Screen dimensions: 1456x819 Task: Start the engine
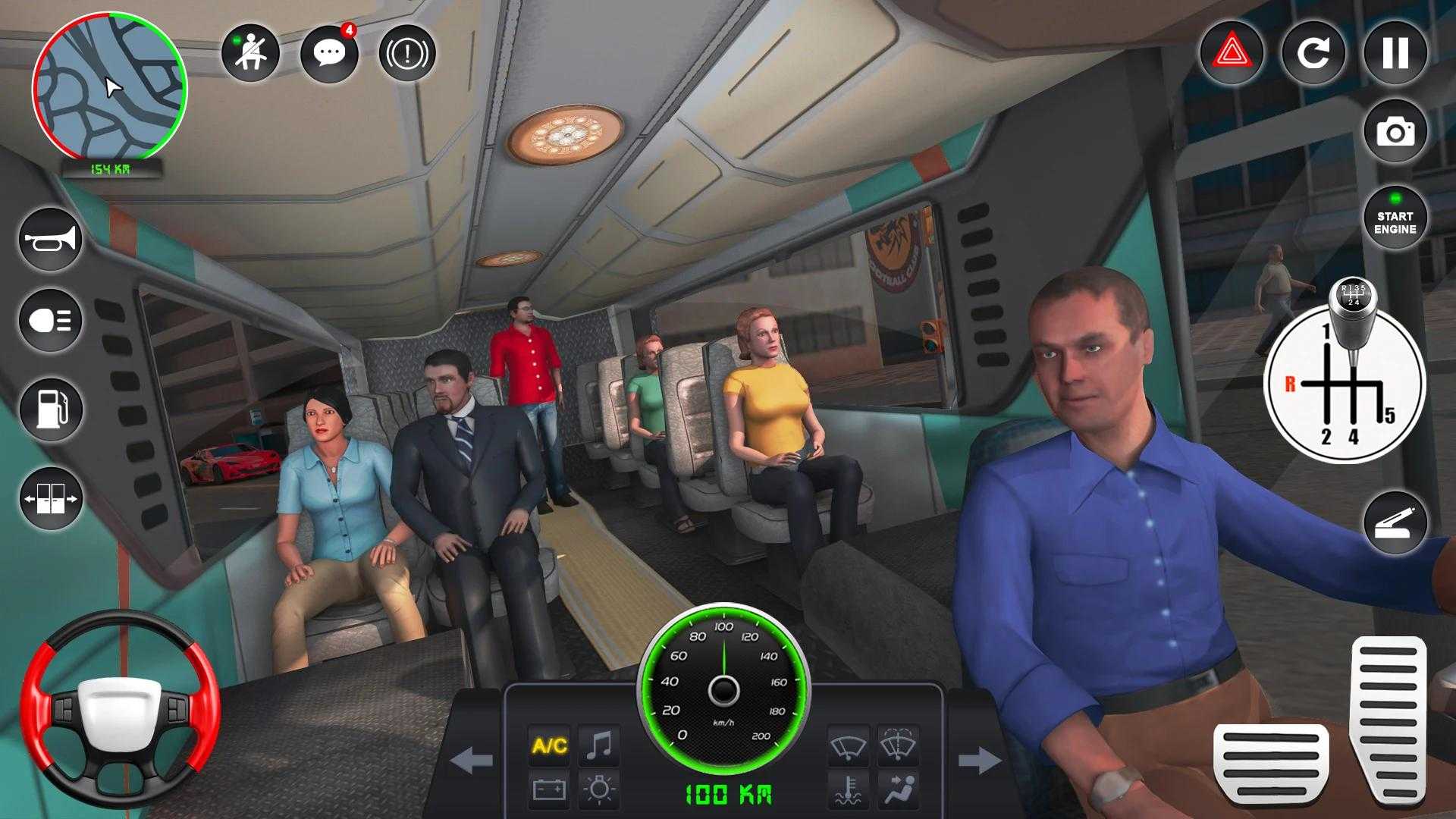pyautogui.click(x=1395, y=218)
